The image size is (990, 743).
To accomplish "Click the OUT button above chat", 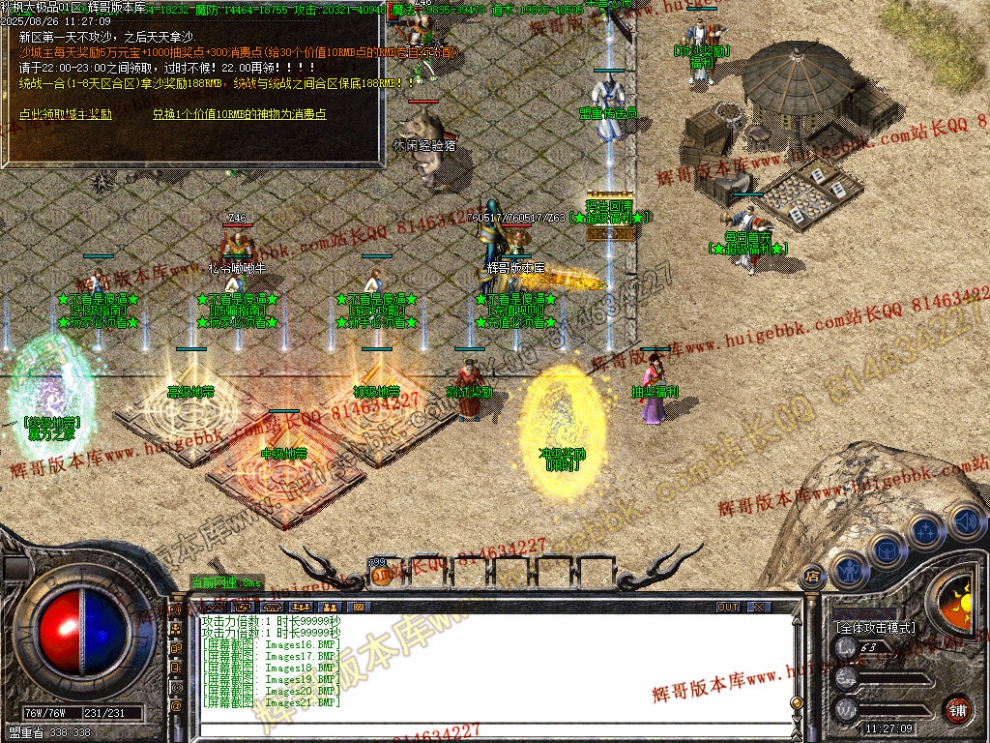I will point(728,607).
